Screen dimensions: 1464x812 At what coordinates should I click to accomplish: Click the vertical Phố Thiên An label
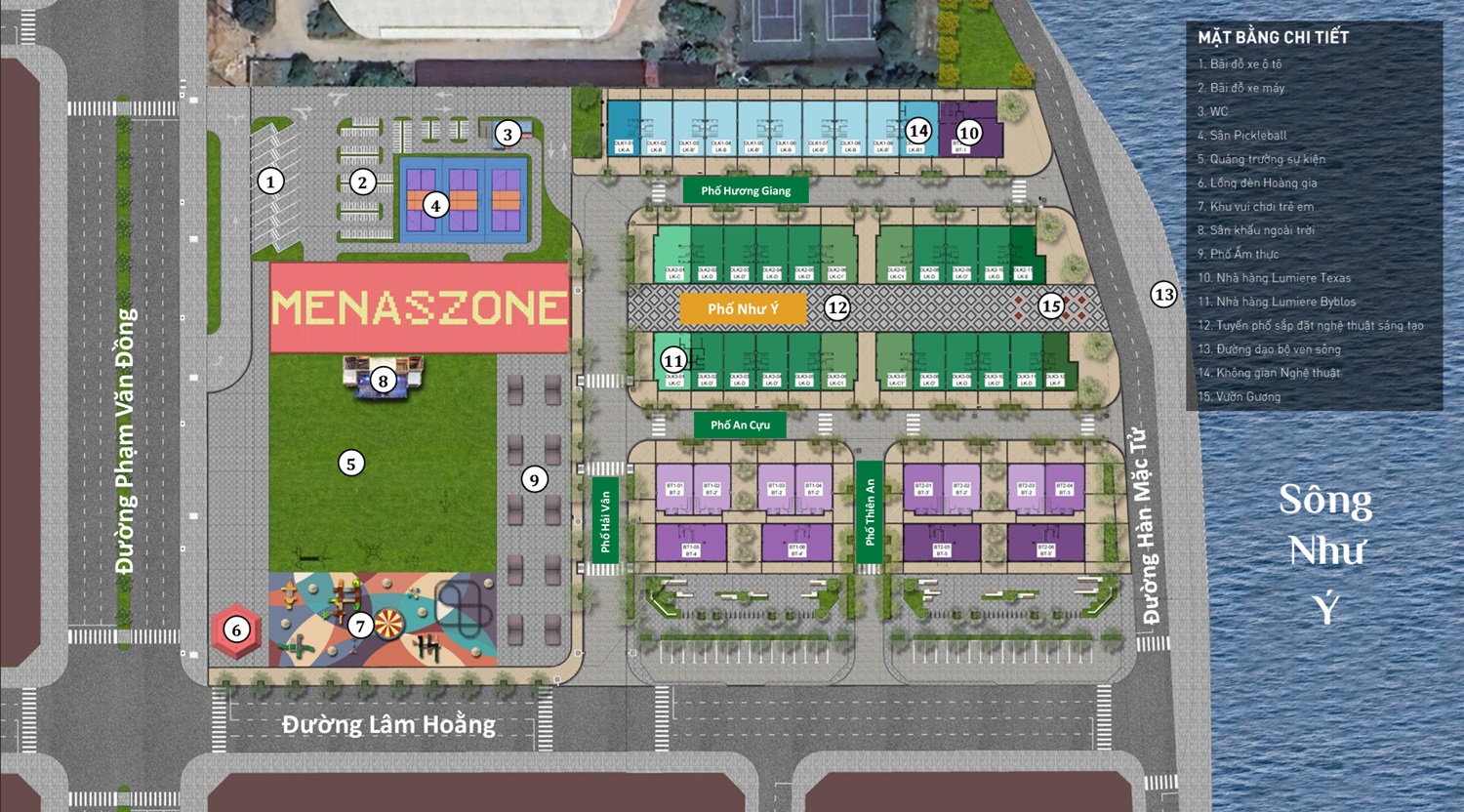tap(870, 510)
